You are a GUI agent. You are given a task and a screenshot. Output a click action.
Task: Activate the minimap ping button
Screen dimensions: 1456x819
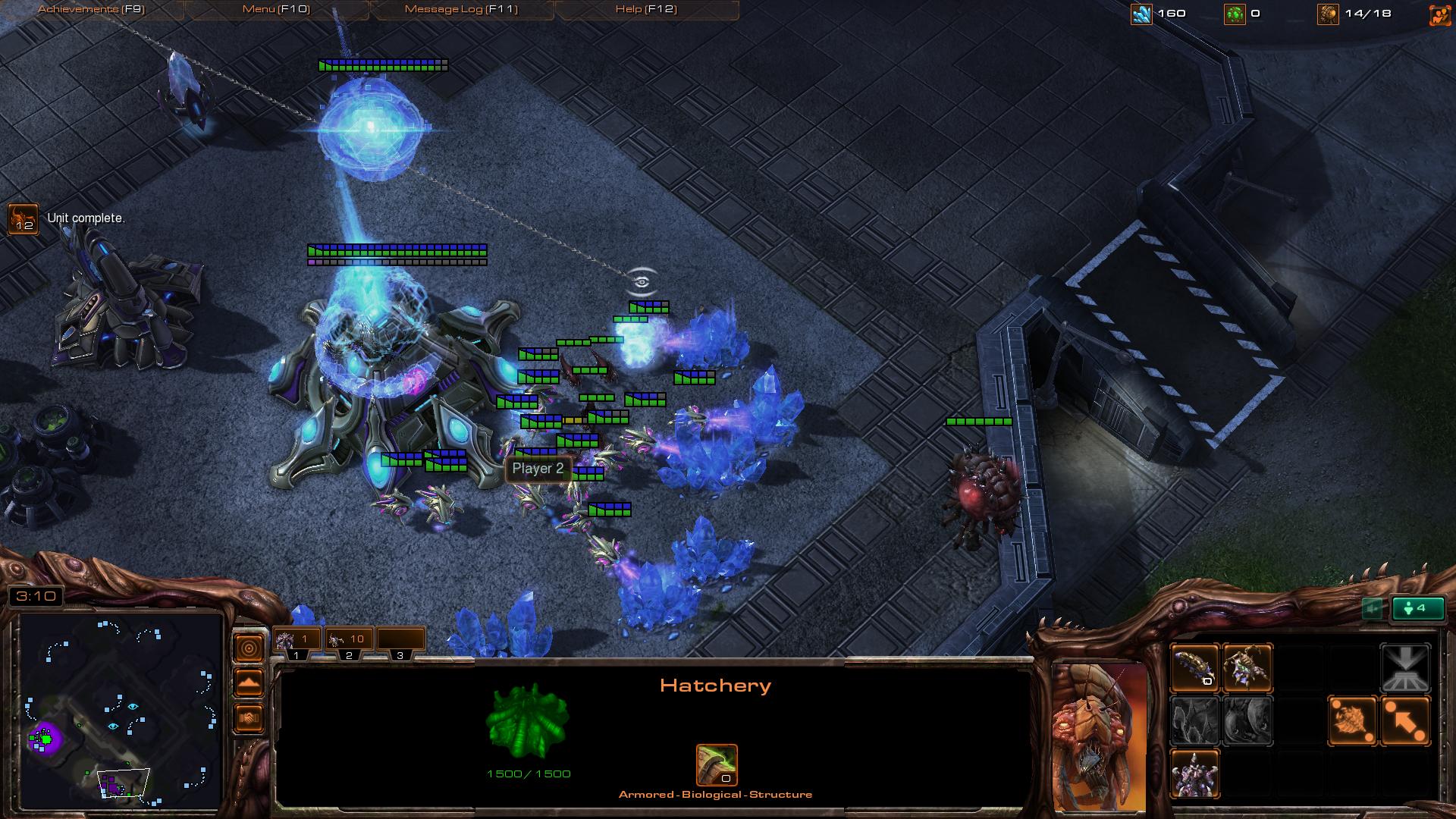point(249,648)
